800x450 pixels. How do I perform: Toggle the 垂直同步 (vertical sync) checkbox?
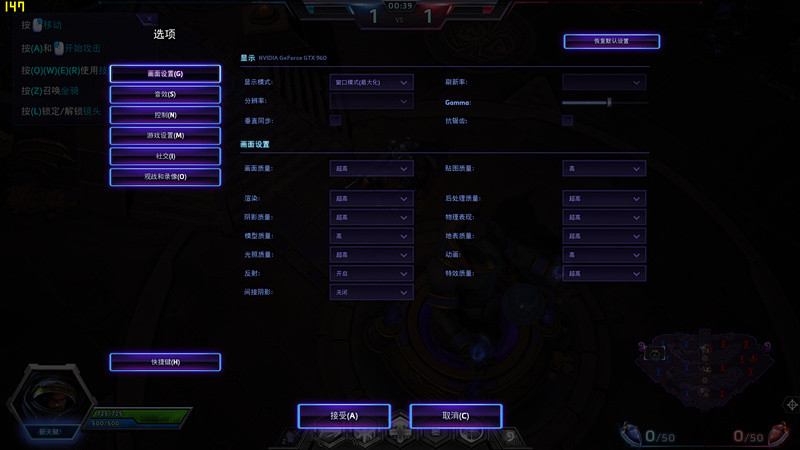(x=336, y=120)
